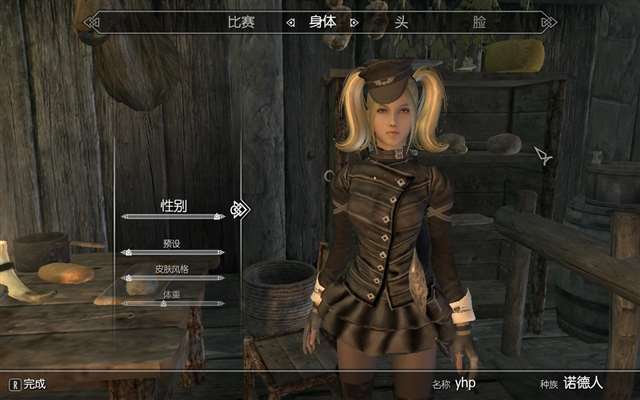
Task: Edit the character name yhp
Action: click(x=467, y=383)
